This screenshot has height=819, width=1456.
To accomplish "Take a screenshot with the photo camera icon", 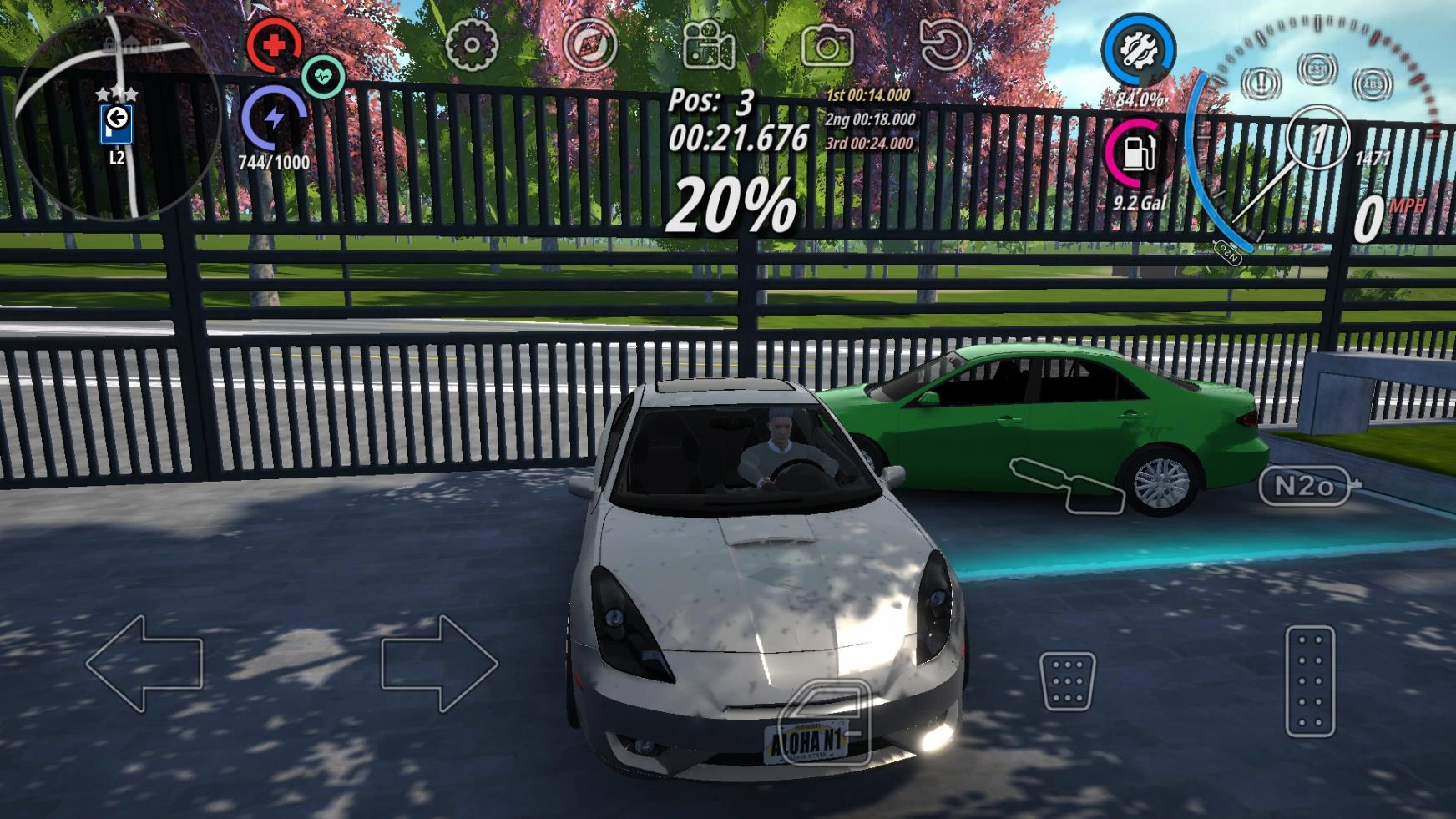I will (x=827, y=45).
